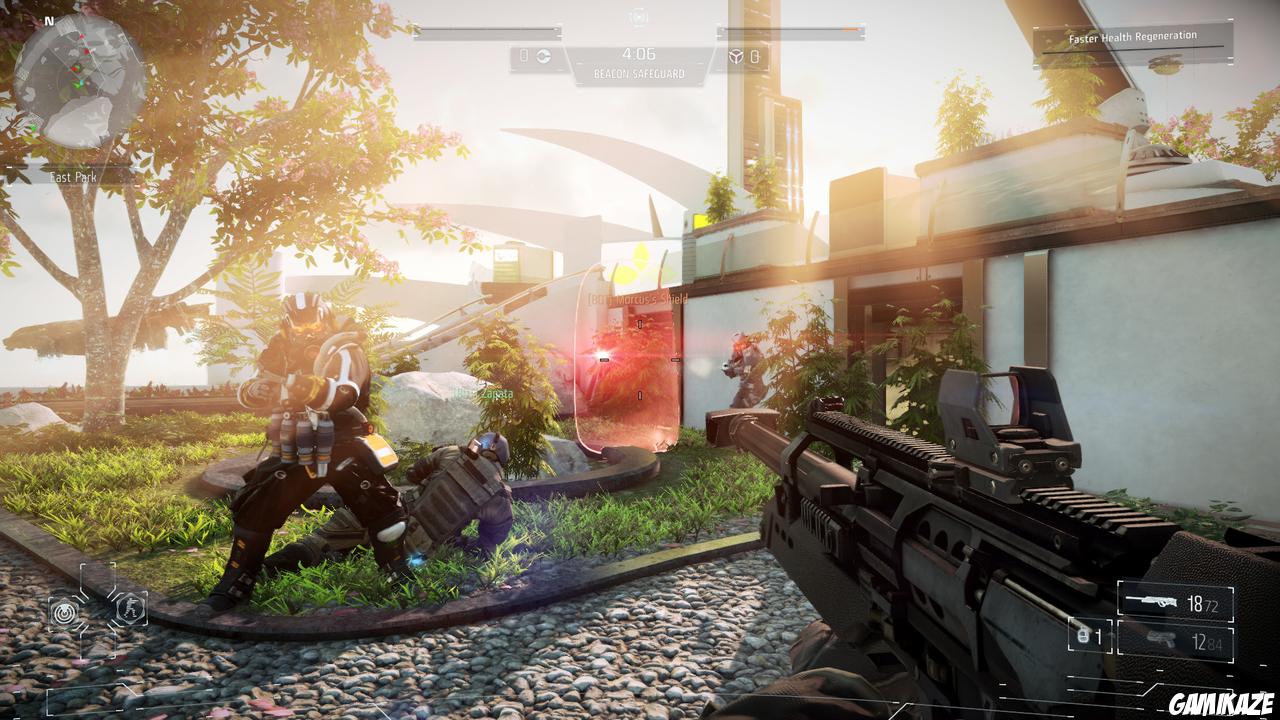Image resolution: width=1280 pixels, height=720 pixels.
Task: Click the VSA faction emblem on the left scoreboard
Action: (x=543, y=55)
